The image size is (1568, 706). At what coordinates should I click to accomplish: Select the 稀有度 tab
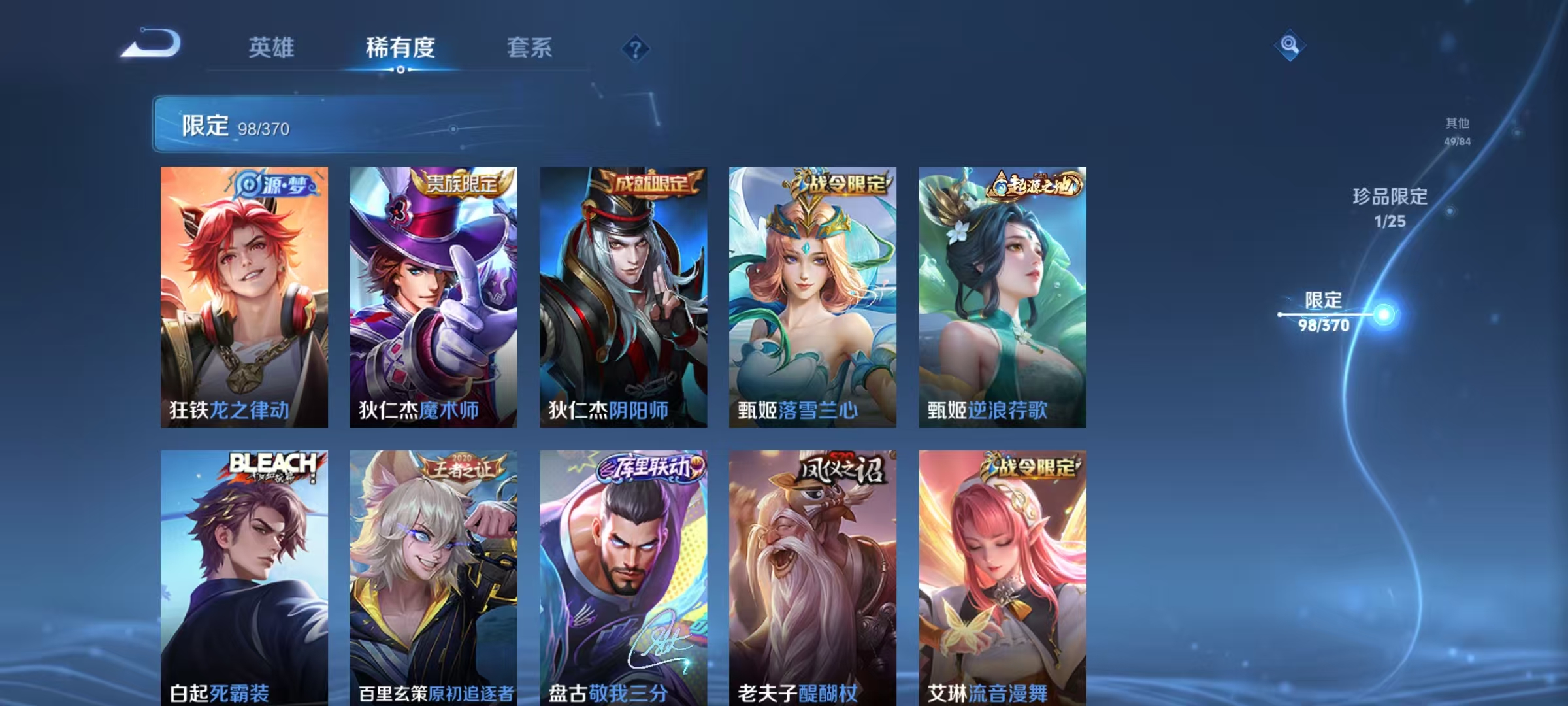[400, 47]
